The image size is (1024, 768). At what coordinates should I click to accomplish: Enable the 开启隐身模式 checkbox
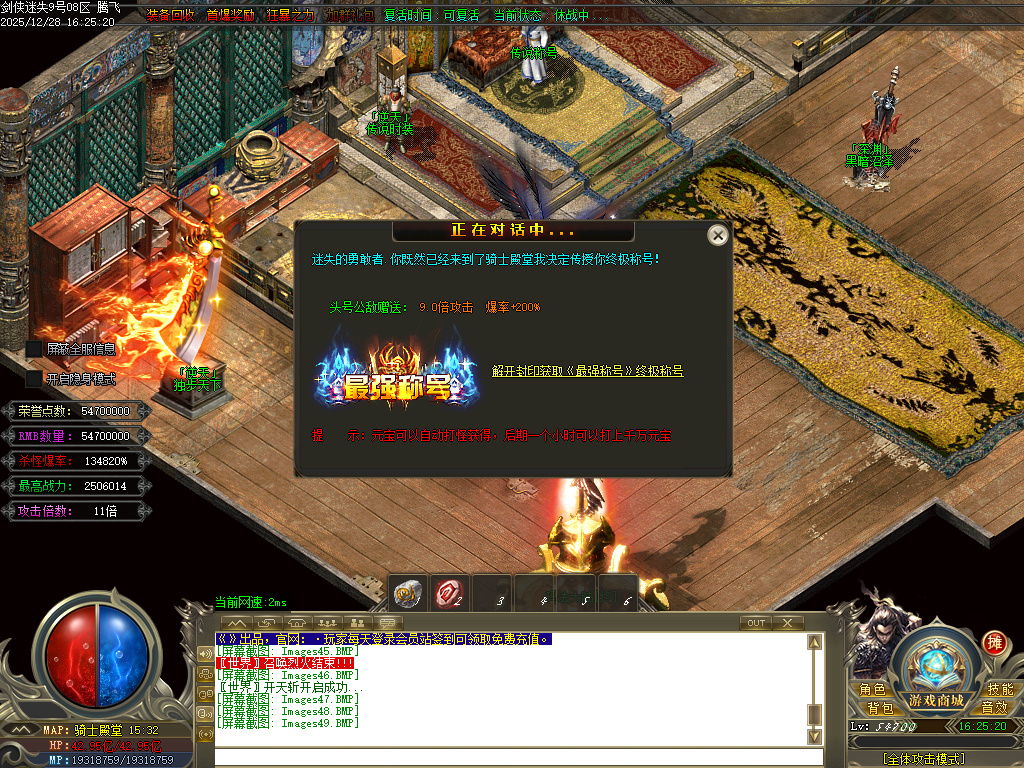click(x=35, y=379)
